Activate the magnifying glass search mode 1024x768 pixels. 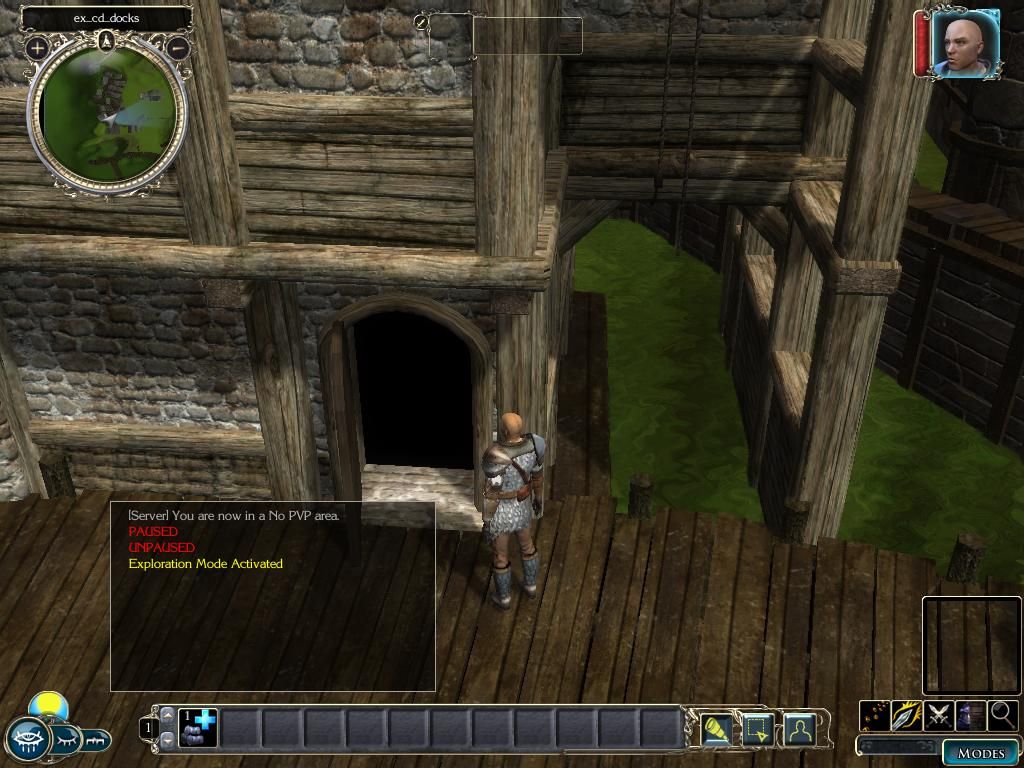click(1002, 715)
